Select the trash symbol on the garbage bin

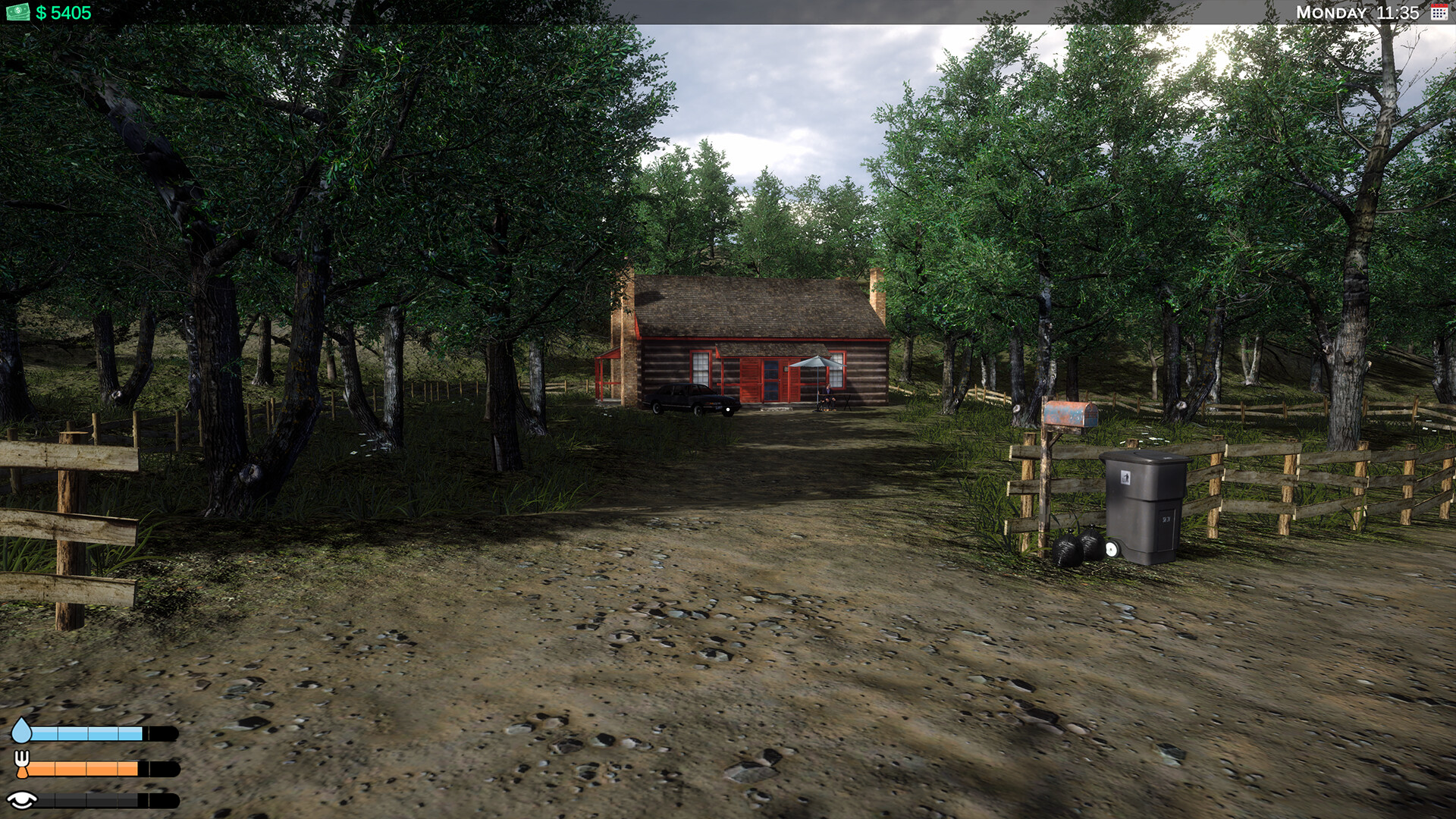tap(1128, 478)
